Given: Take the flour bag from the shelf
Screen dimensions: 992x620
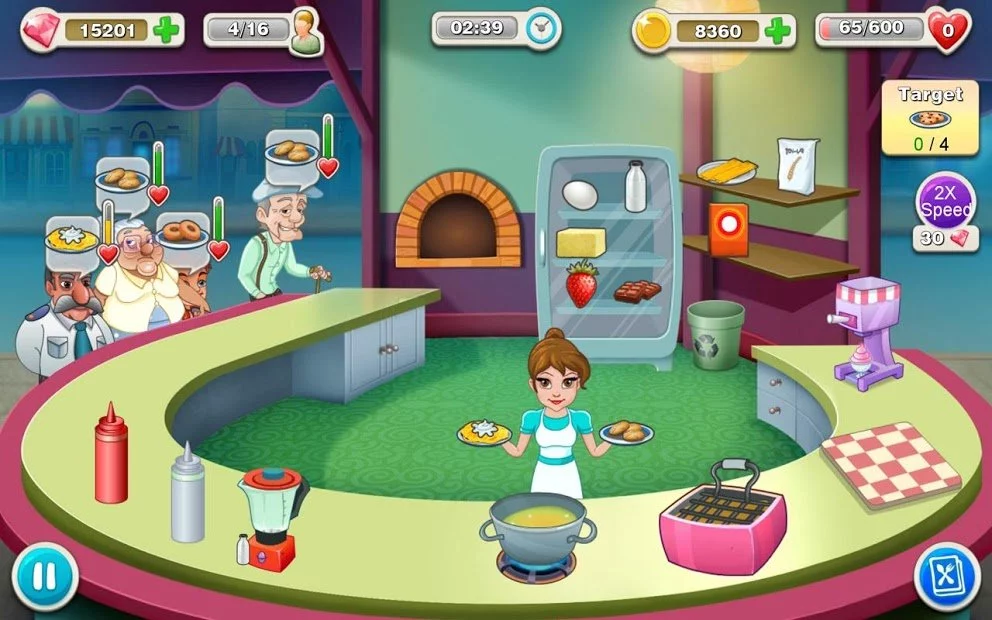Looking at the screenshot, I should (798, 165).
